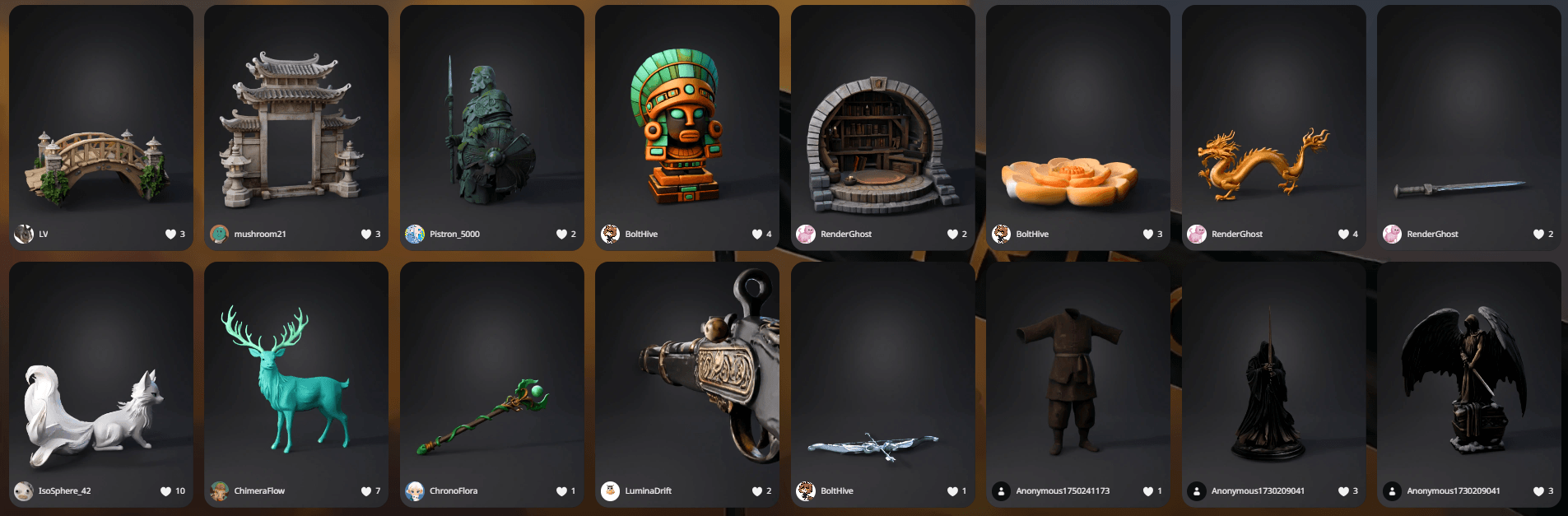
Task: Like ChimeraFlow's teal deer model
Action: pyautogui.click(x=366, y=491)
